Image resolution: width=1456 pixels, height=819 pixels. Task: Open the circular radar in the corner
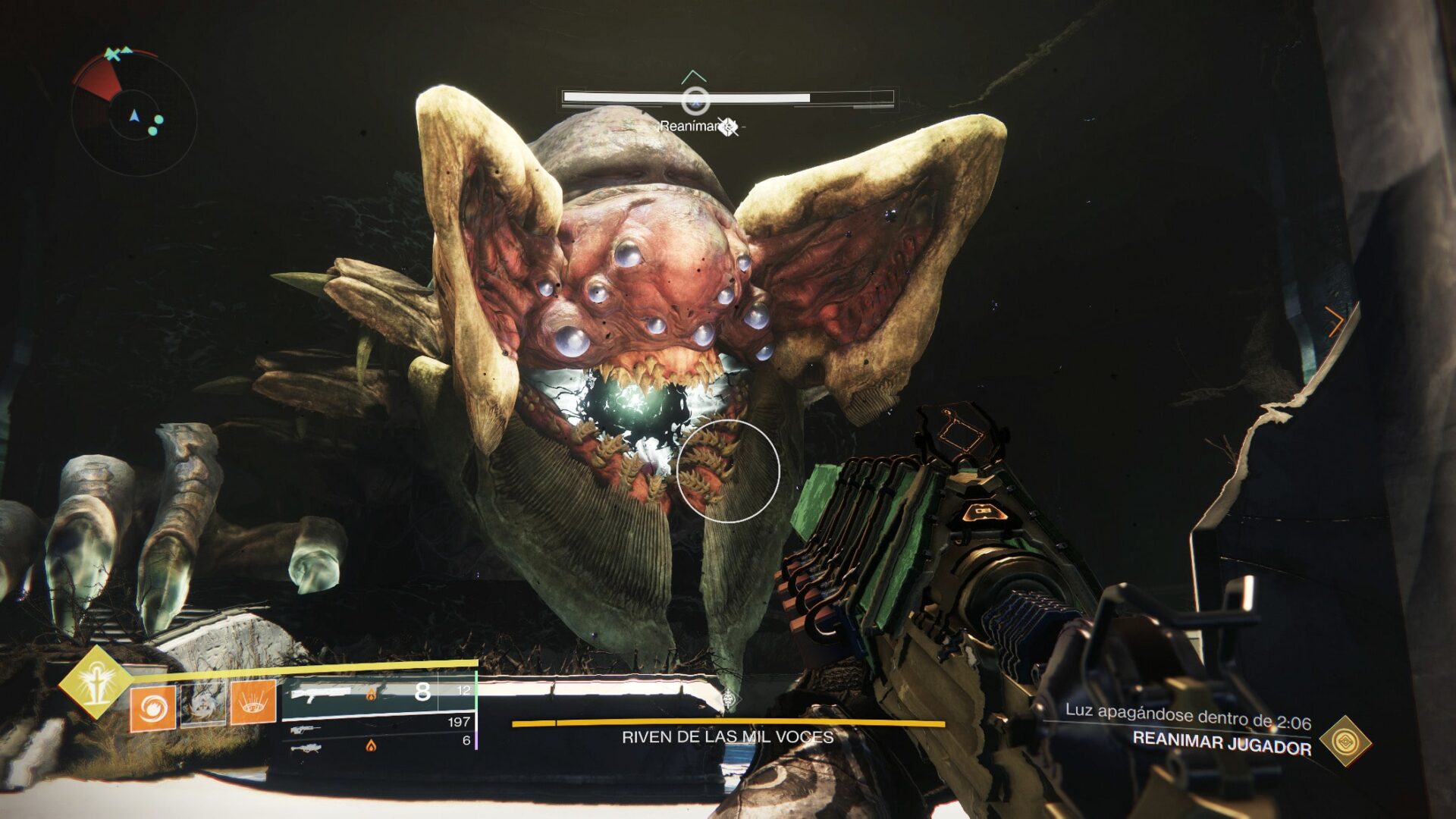[134, 115]
